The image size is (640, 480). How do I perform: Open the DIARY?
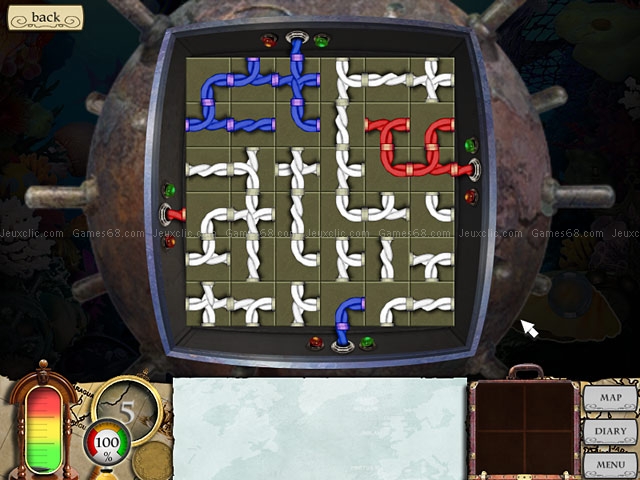click(610, 432)
